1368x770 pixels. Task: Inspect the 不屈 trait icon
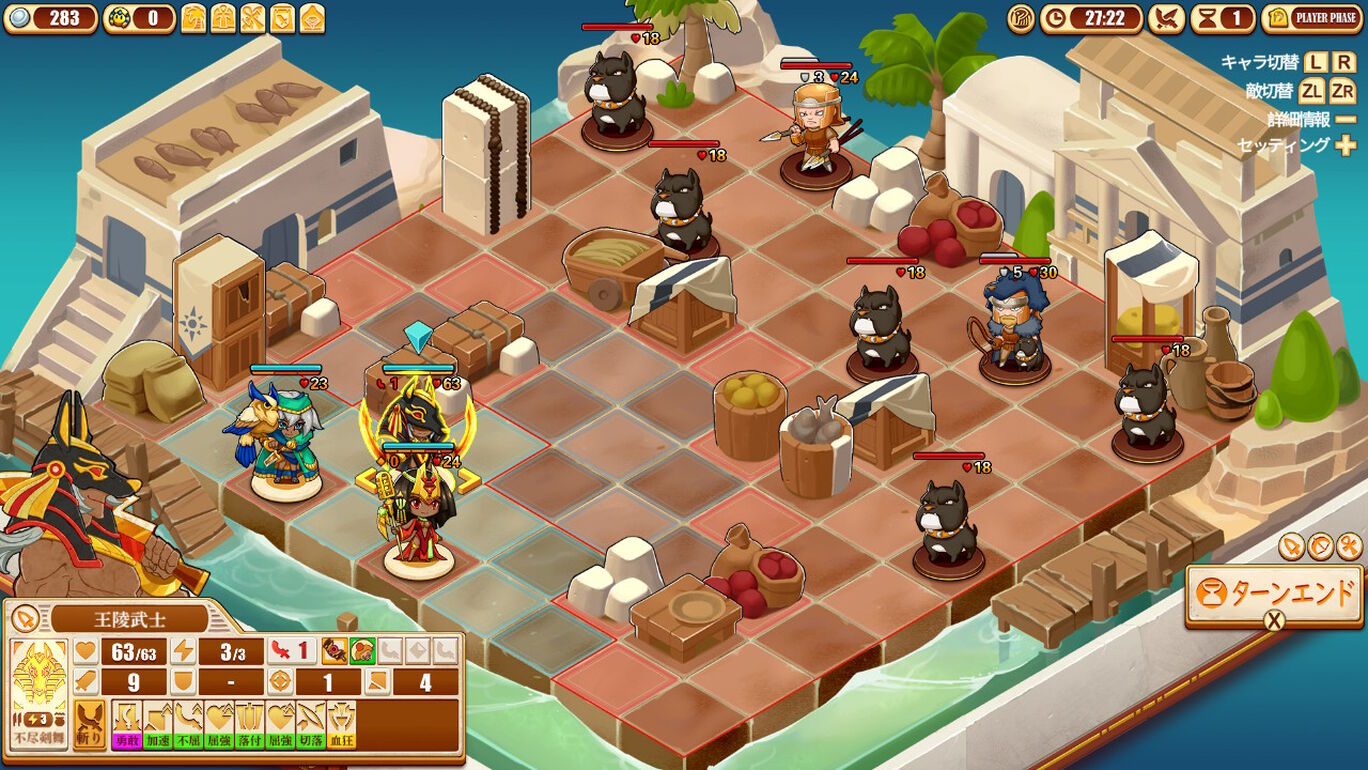188,726
